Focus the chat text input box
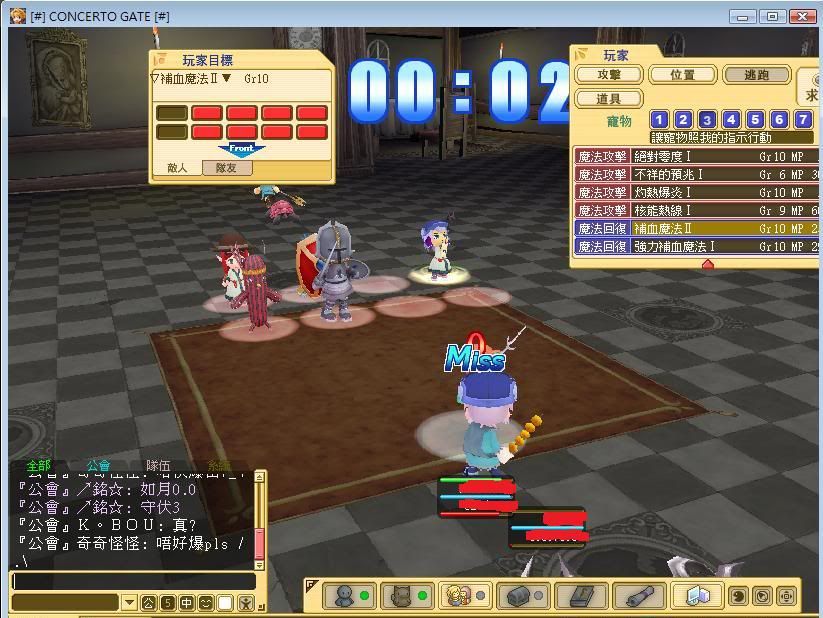Screen dimensions: 823x618 pyautogui.click(x=133, y=581)
